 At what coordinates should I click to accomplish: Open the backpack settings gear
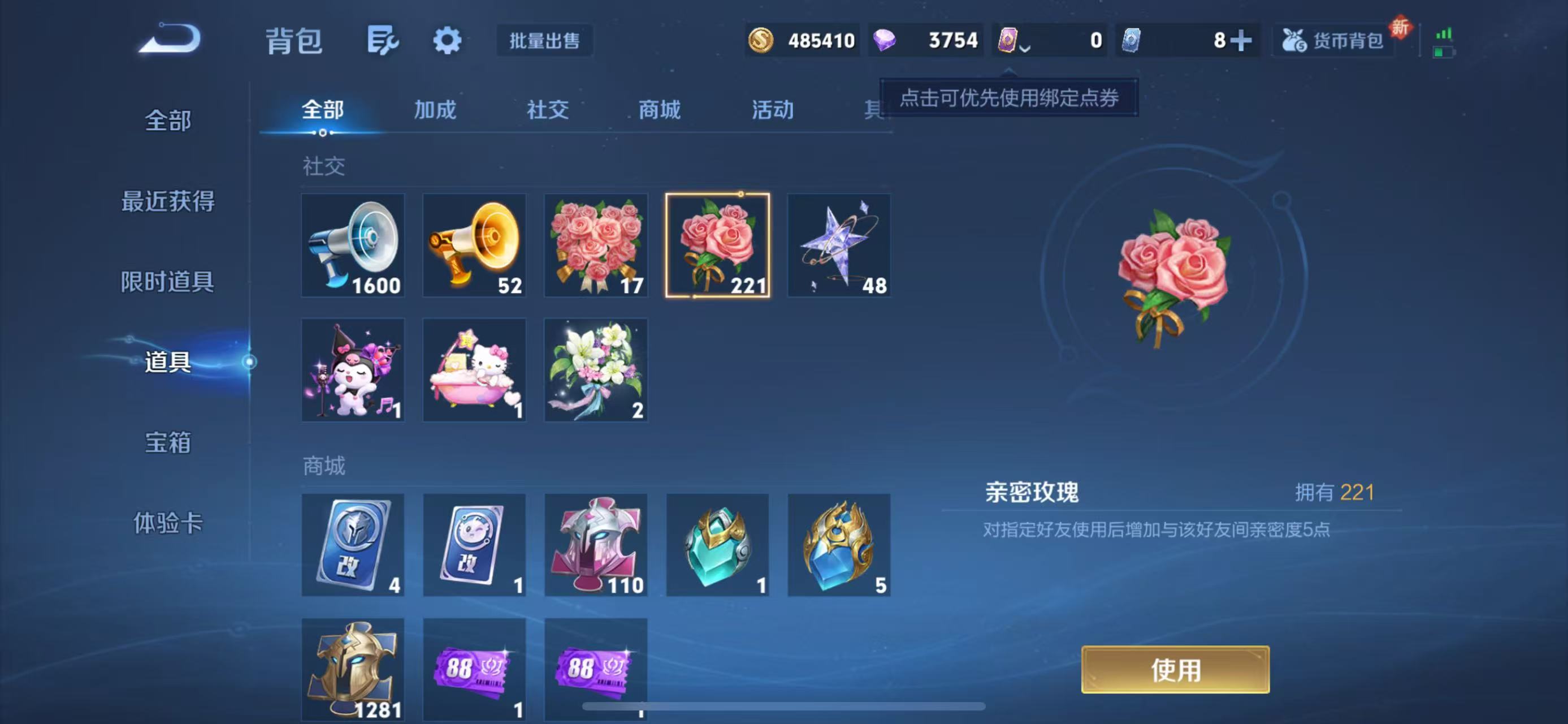(x=447, y=40)
